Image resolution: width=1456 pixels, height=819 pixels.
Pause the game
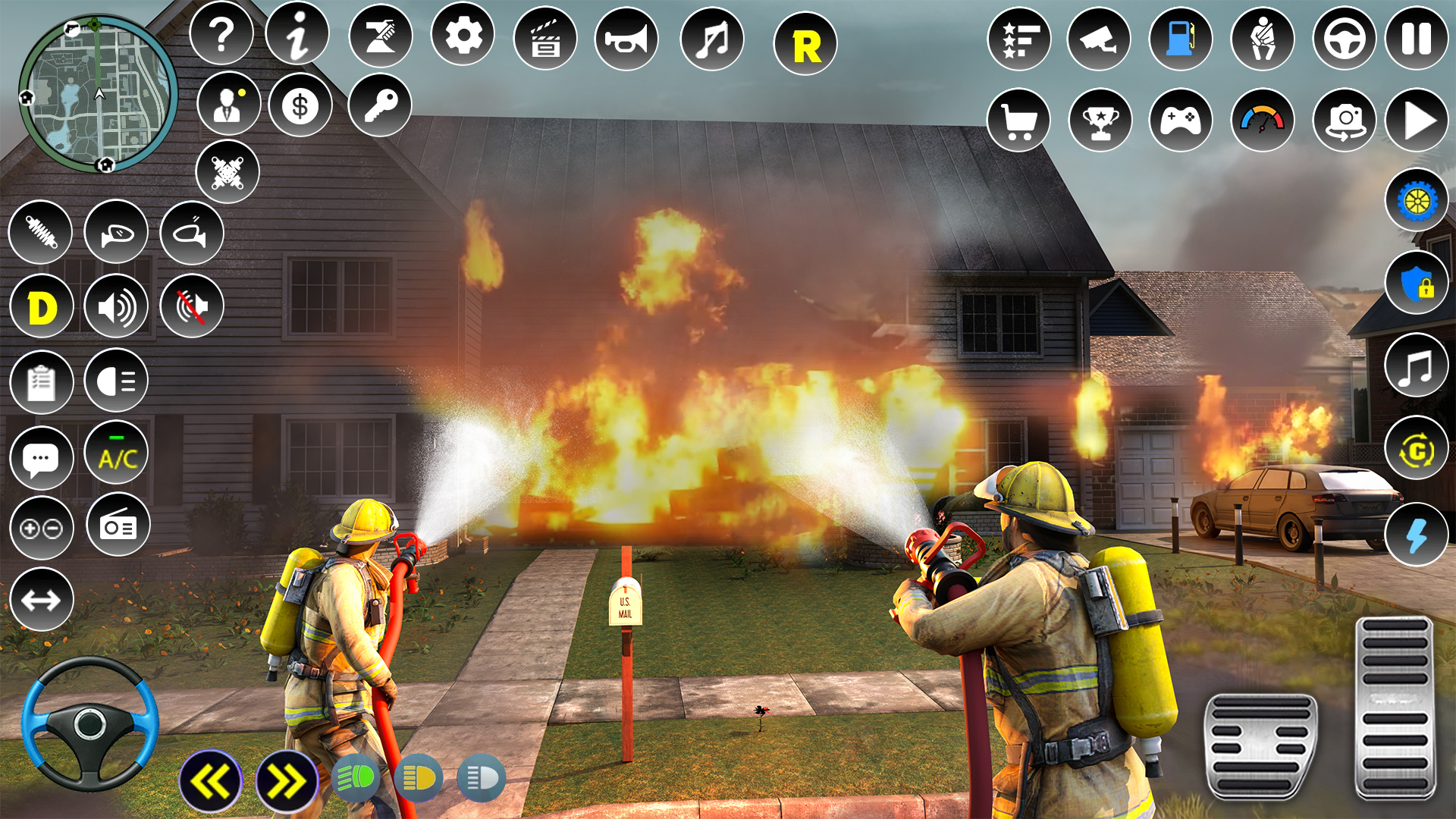click(x=1416, y=38)
